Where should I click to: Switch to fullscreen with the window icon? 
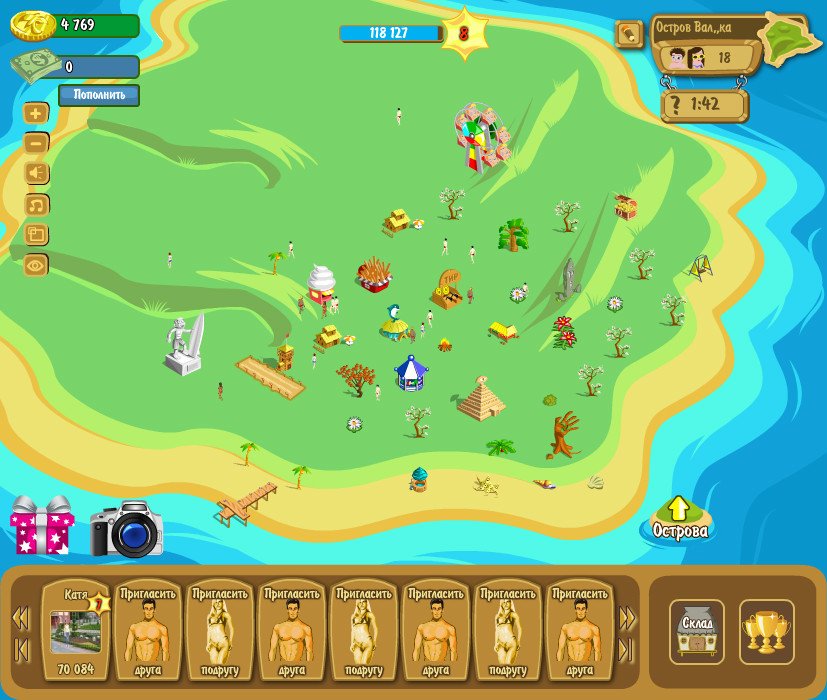36,235
